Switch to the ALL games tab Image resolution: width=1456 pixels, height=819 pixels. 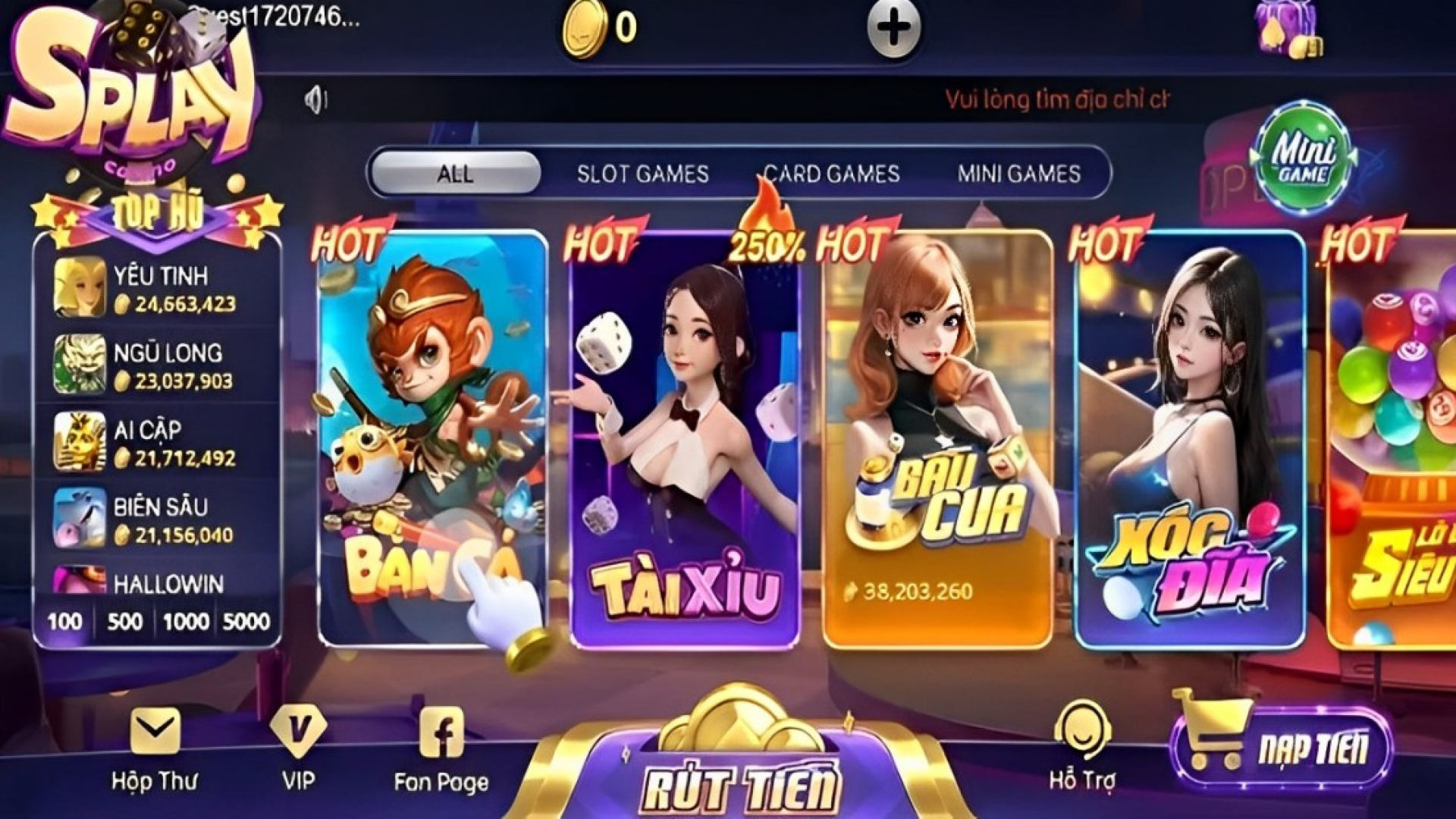pyautogui.click(x=455, y=174)
